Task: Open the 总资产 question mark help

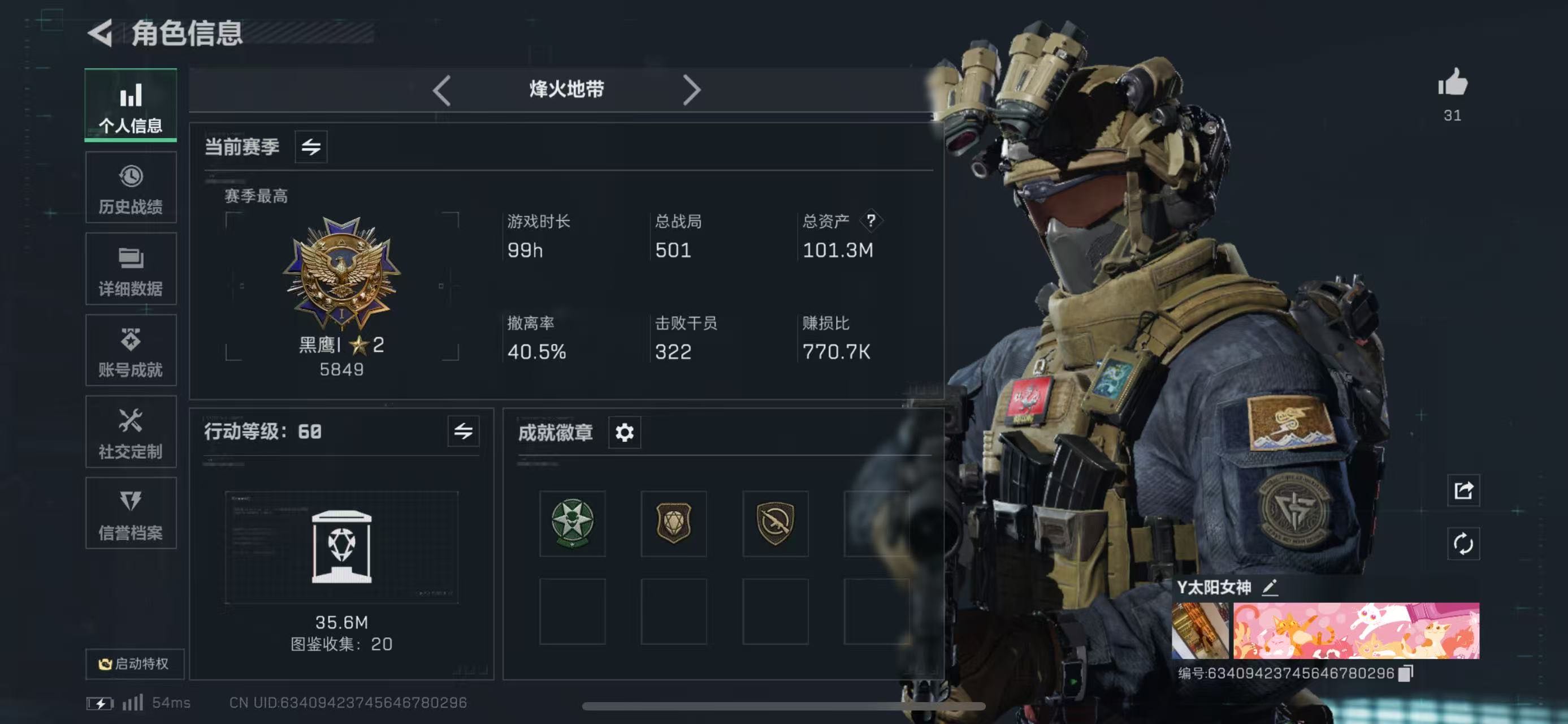Action: 871,221
